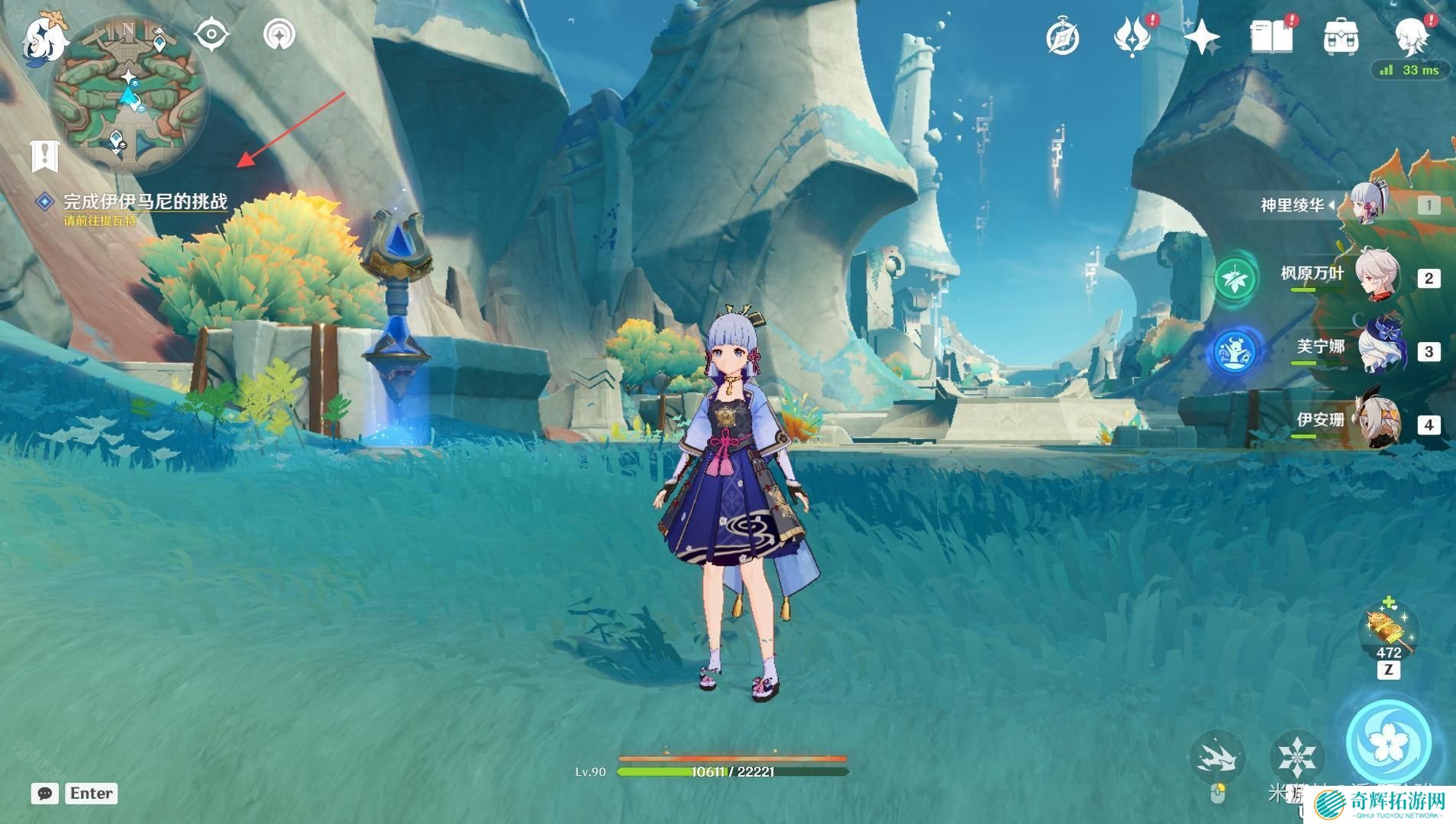The image size is (1456, 824).
Task: Switch to party member 芙宁娜
Action: point(1379,351)
